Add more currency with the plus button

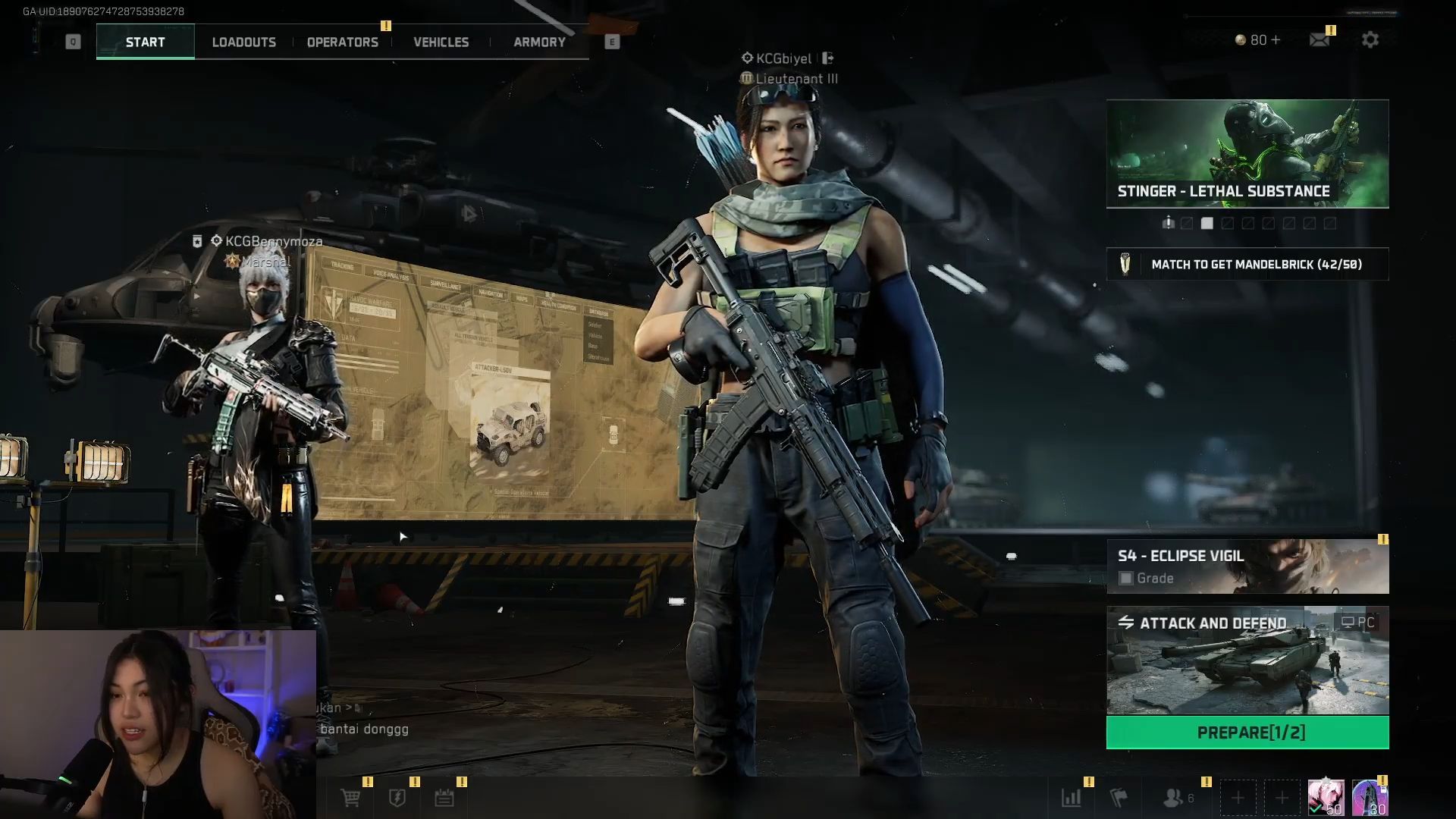tap(1276, 40)
